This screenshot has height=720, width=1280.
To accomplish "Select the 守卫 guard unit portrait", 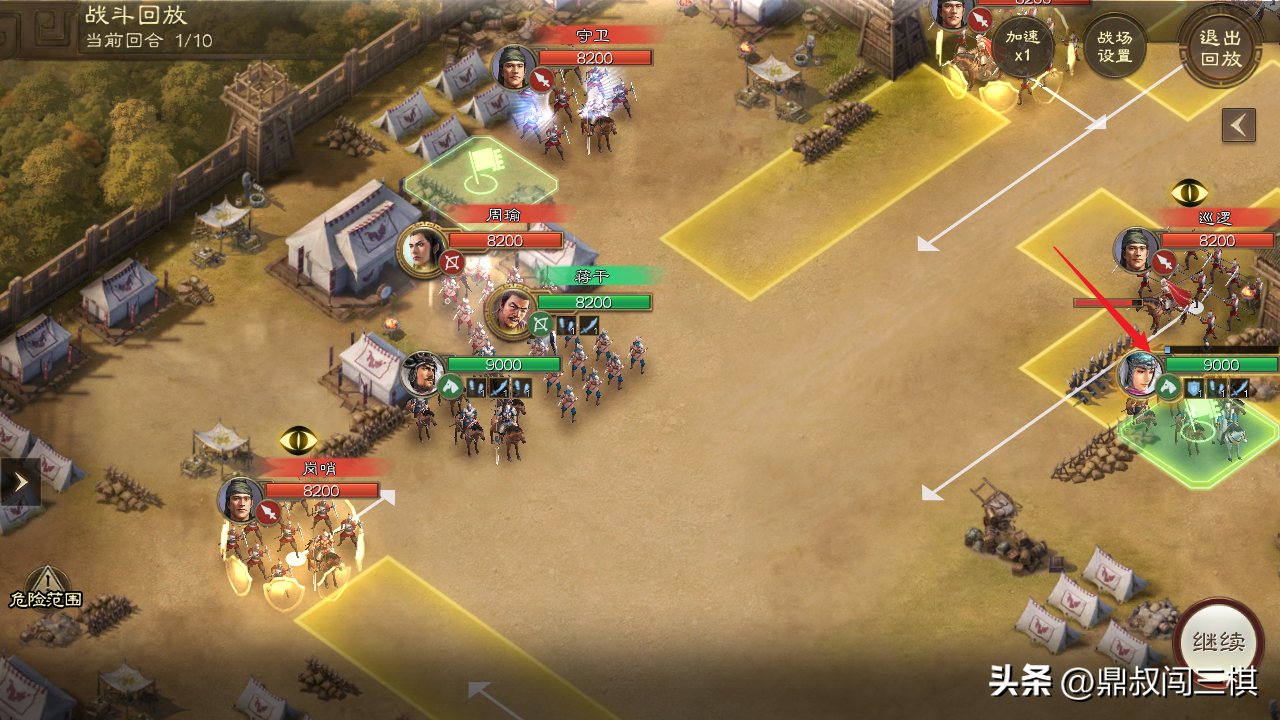I will 516,68.
